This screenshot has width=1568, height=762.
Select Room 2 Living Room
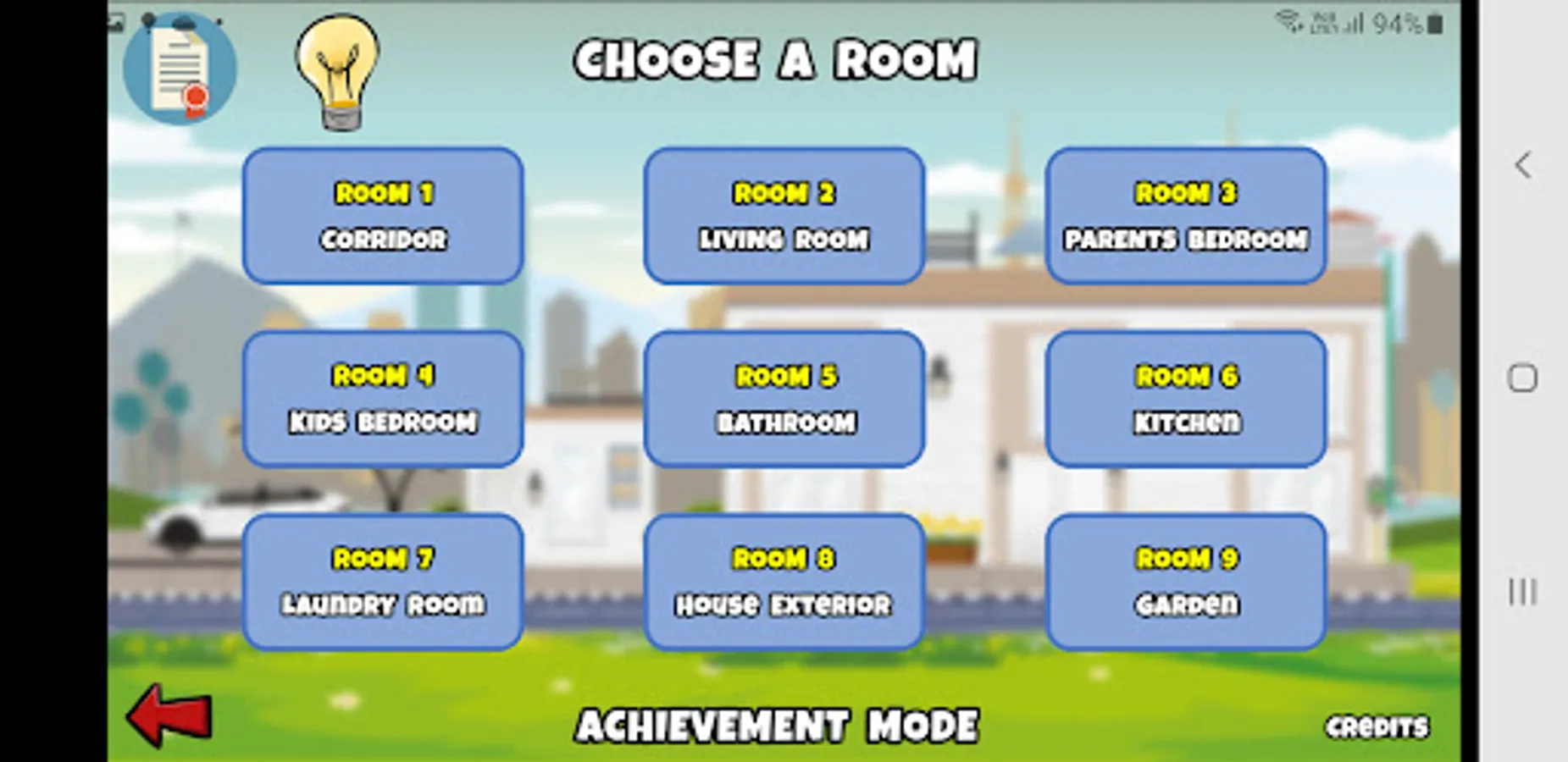coord(783,216)
